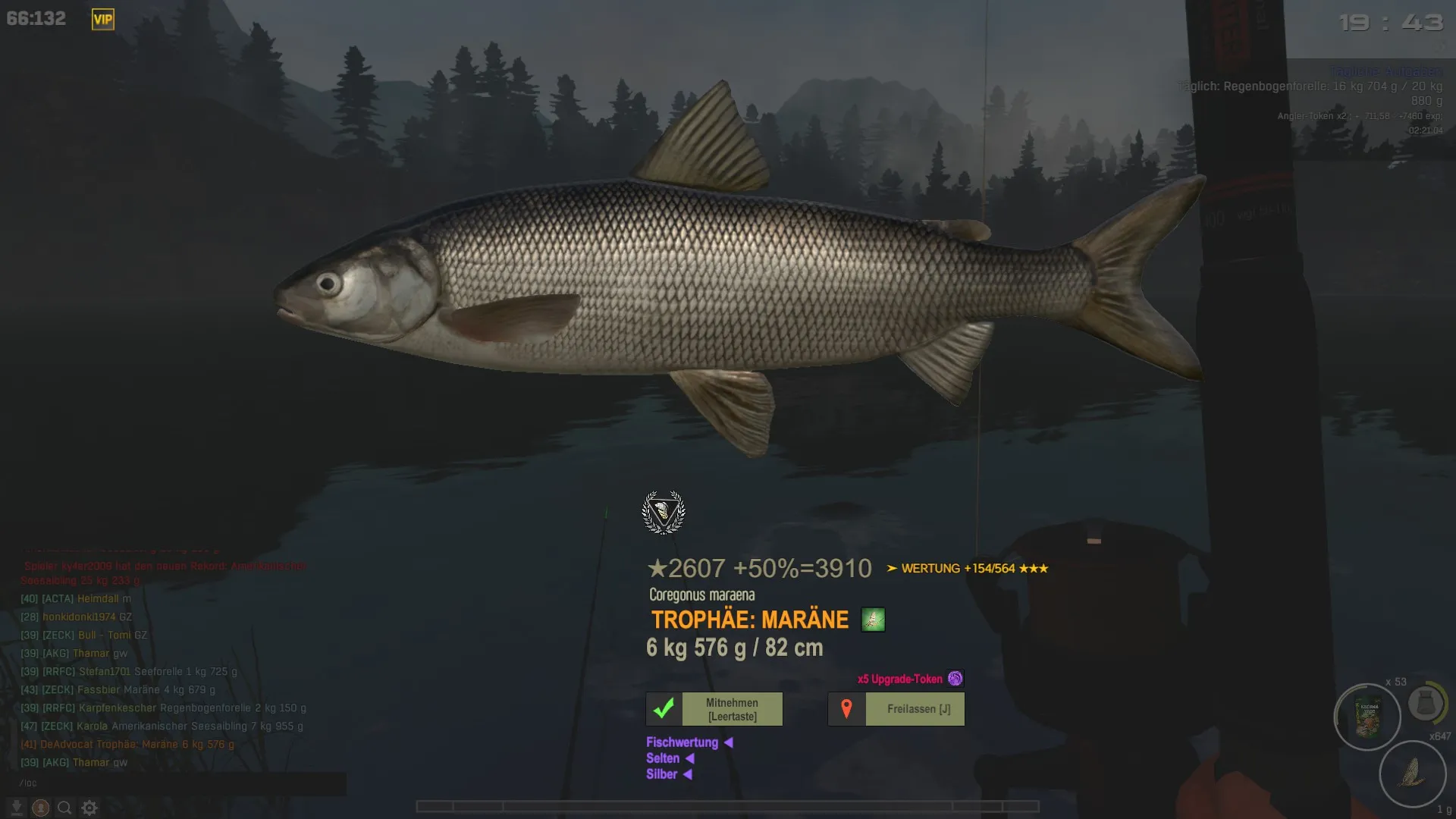The image size is (1456, 819).
Task: Click the trophy Maräne species icon
Action: 873,620
